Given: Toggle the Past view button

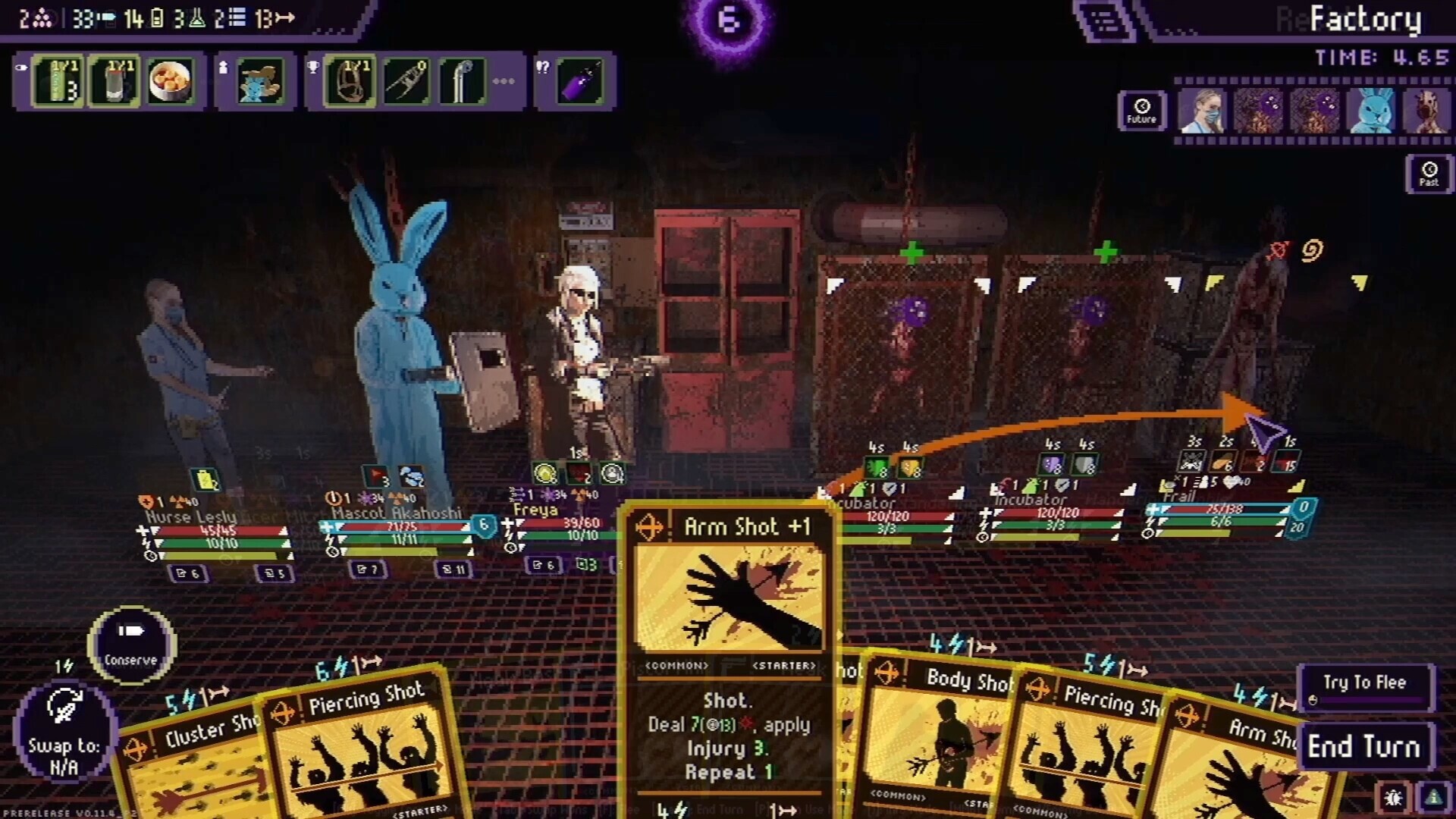Looking at the screenshot, I should pos(1427,174).
